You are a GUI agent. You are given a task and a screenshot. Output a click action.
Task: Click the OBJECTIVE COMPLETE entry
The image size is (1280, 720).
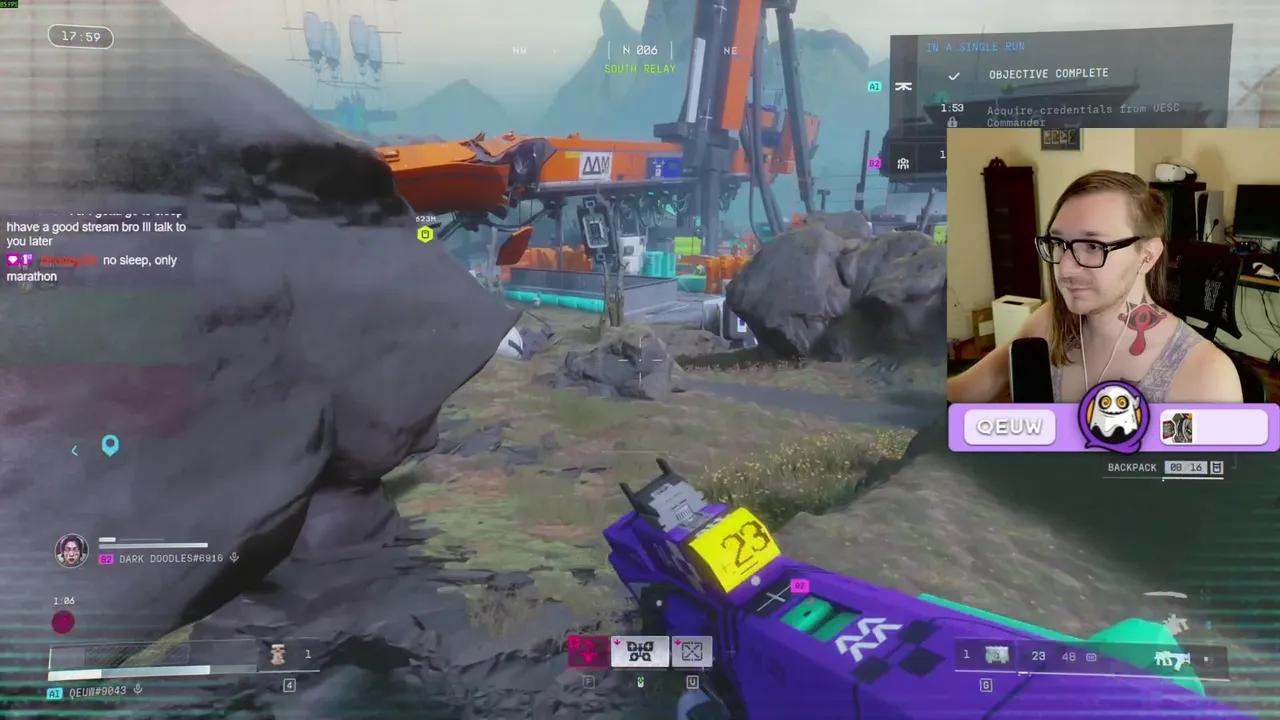click(x=1048, y=73)
